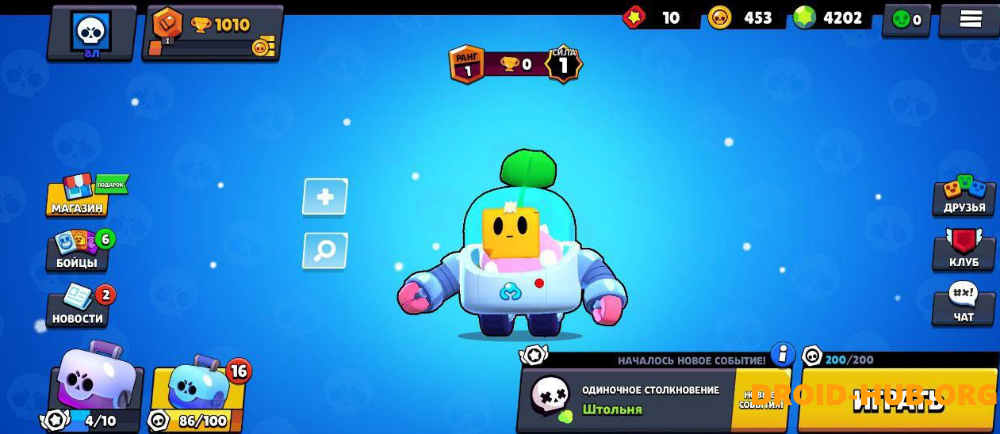
Task: Open the Магазин shop
Action: [78, 196]
